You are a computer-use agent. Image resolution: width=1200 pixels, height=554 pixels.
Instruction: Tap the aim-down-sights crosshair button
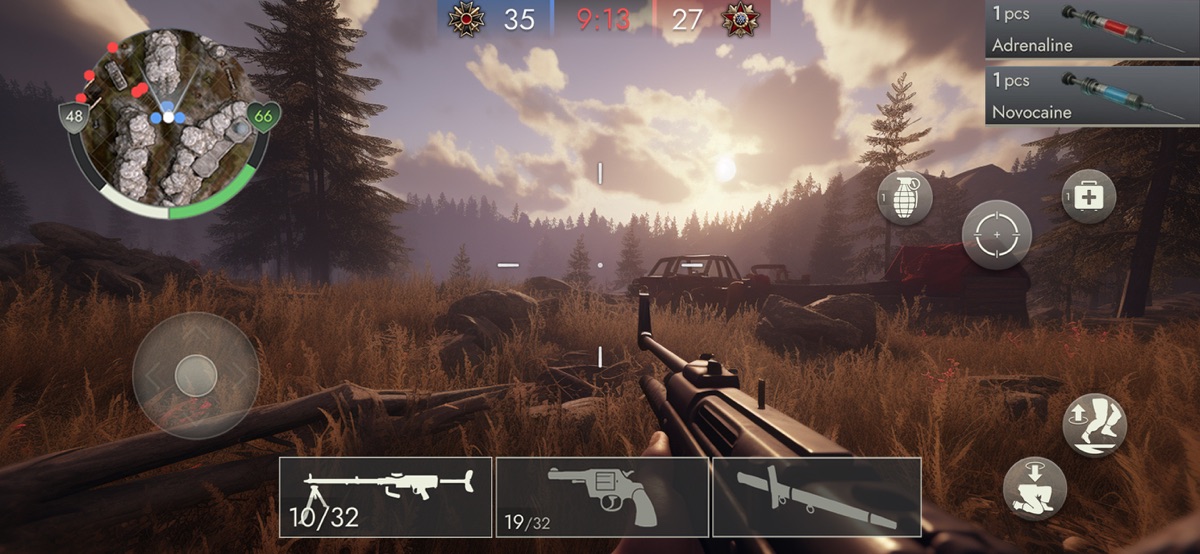996,235
